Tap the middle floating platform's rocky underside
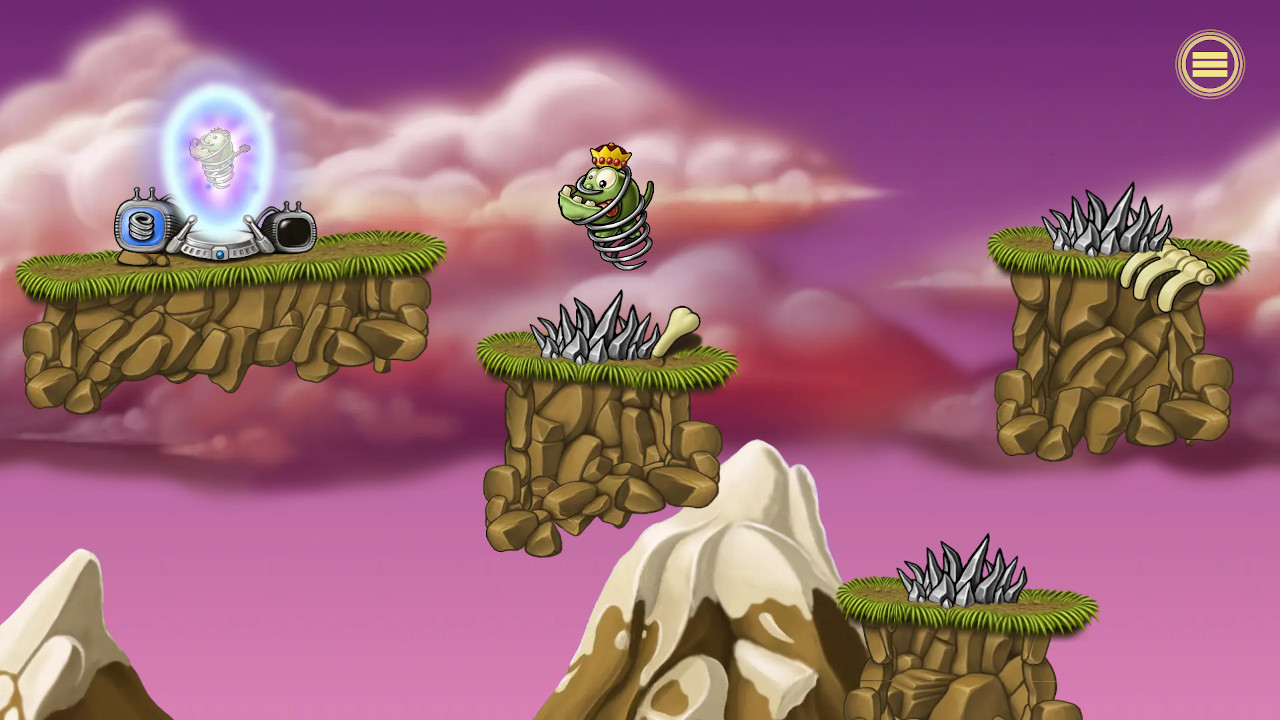1280x720 pixels. tap(590, 460)
